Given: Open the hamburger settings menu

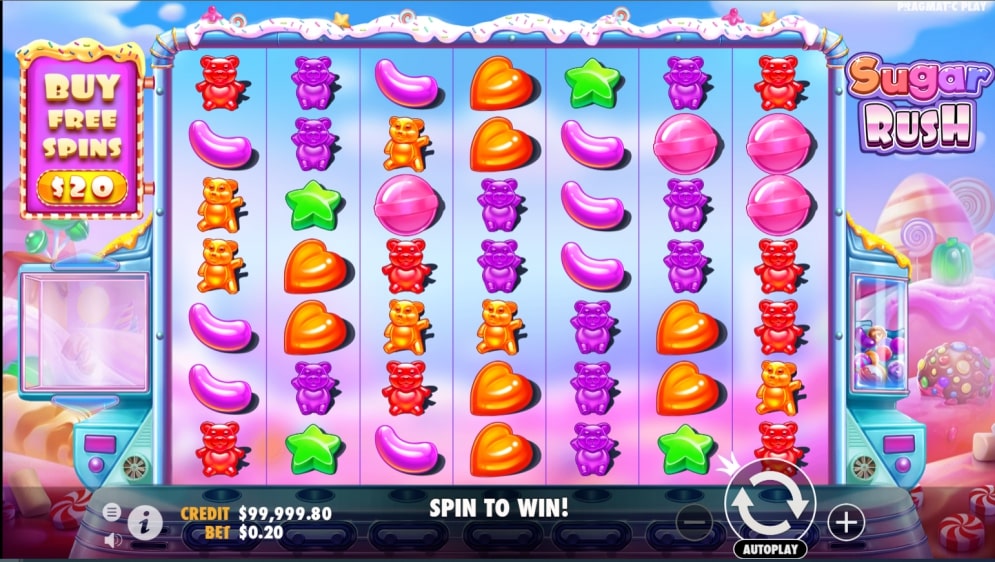Looking at the screenshot, I should pyautogui.click(x=112, y=511).
